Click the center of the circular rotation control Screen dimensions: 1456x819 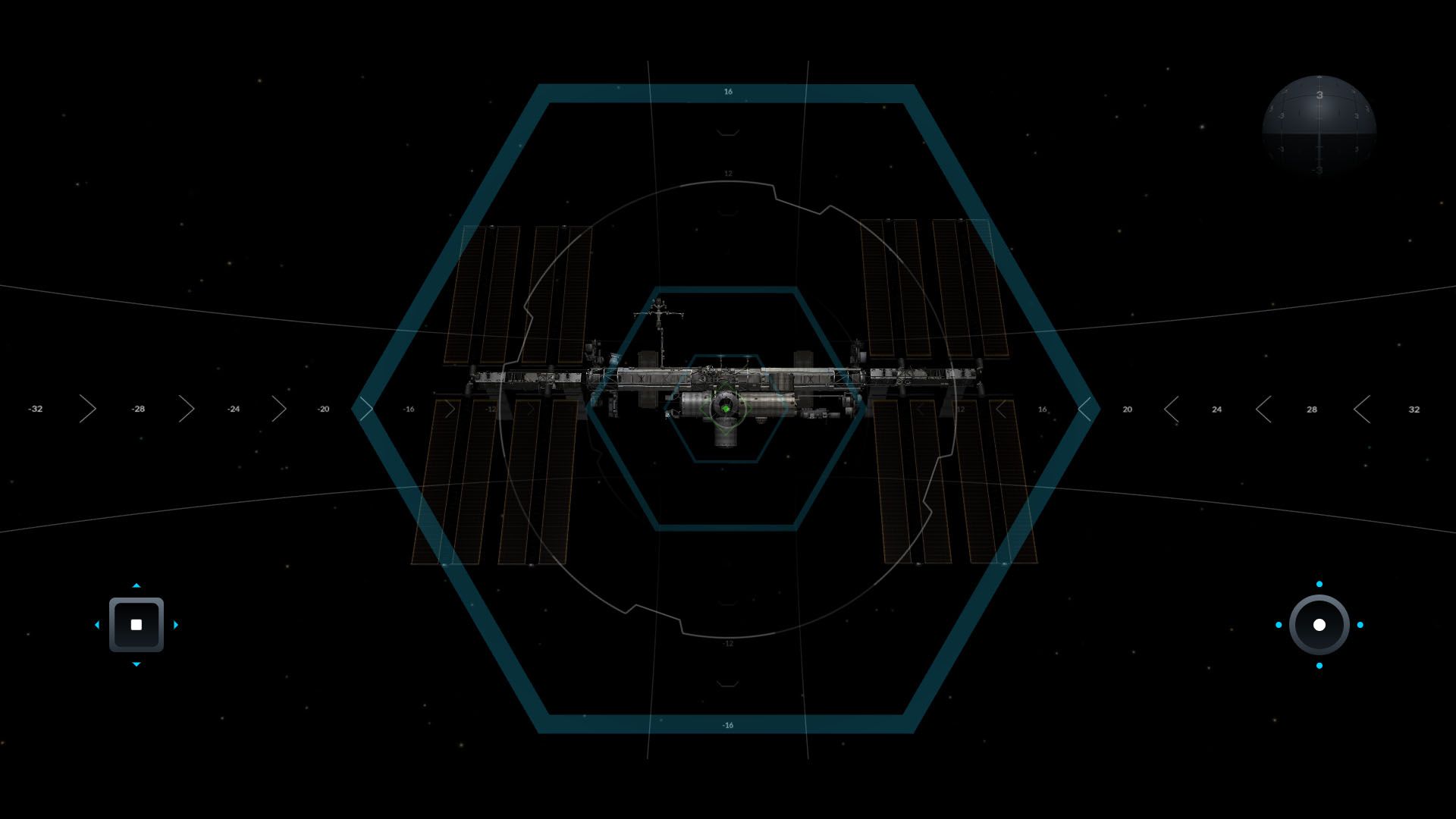click(x=1319, y=625)
